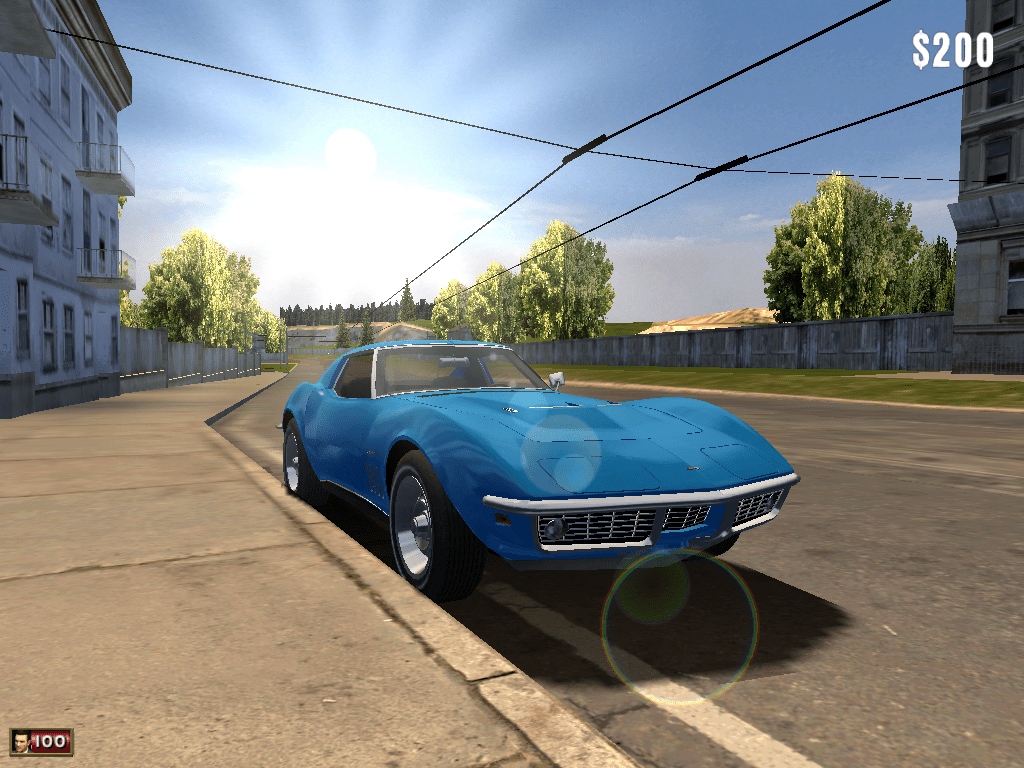This screenshot has height=768, width=1024.
Task: Click the player face portrait icon
Action: 20,742
